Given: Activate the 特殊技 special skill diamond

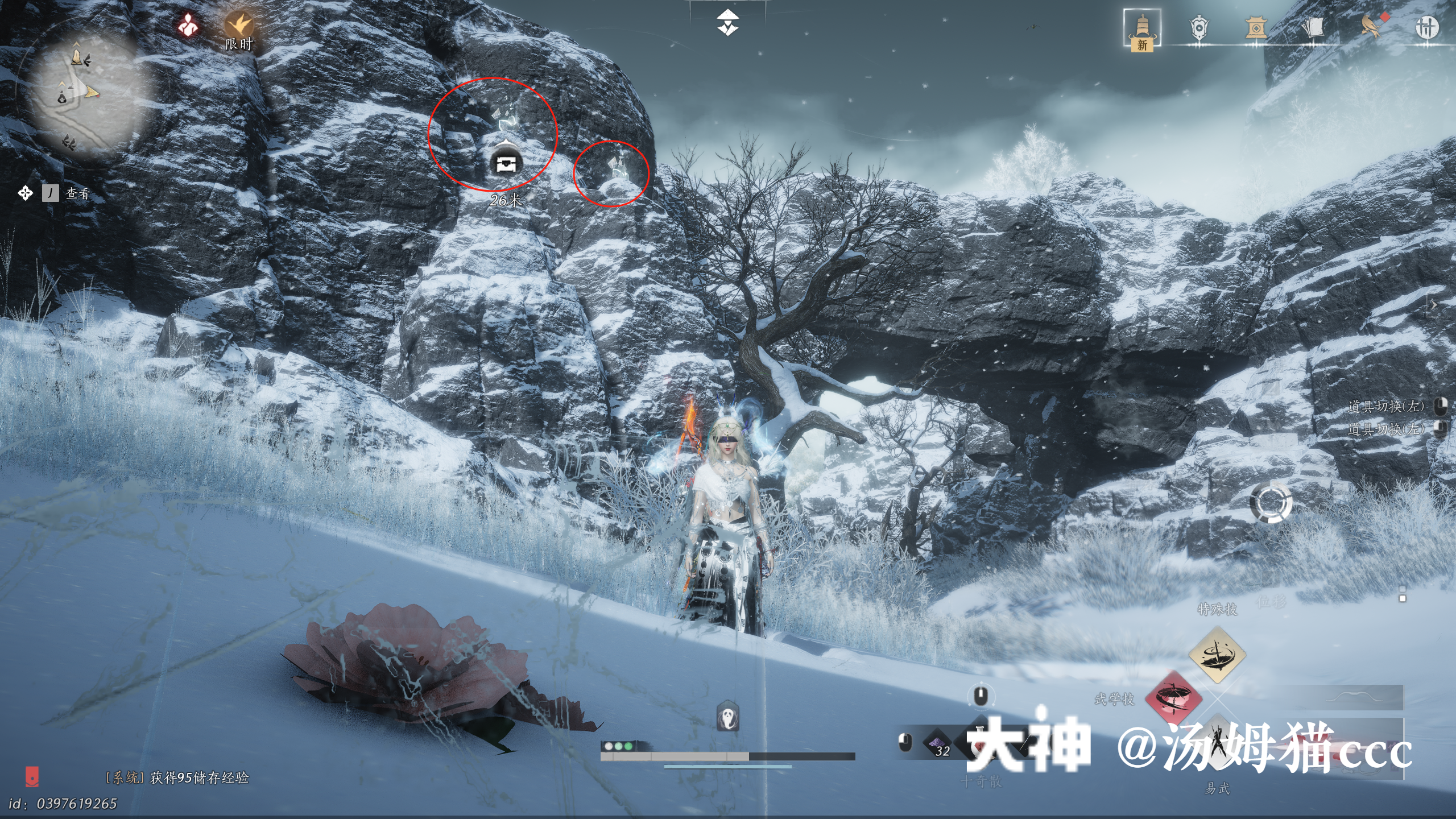Looking at the screenshot, I should point(1217,655).
